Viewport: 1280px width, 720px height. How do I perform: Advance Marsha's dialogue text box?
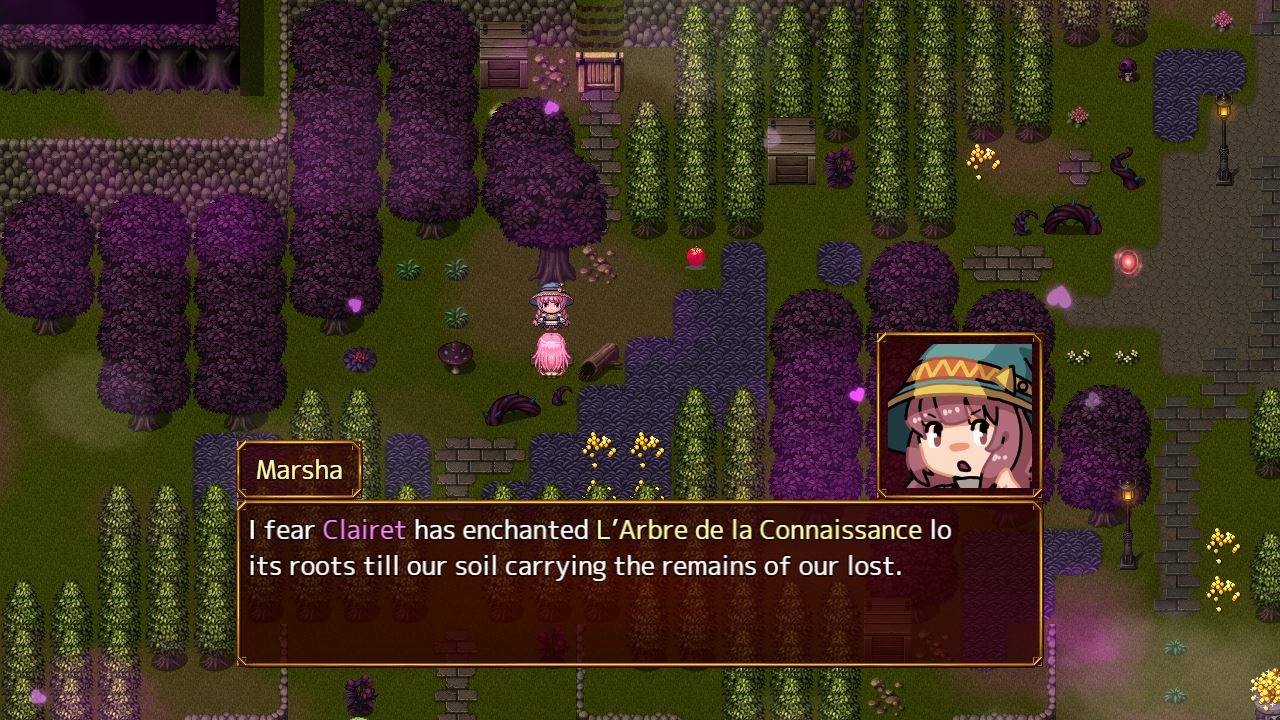[x=640, y=583]
